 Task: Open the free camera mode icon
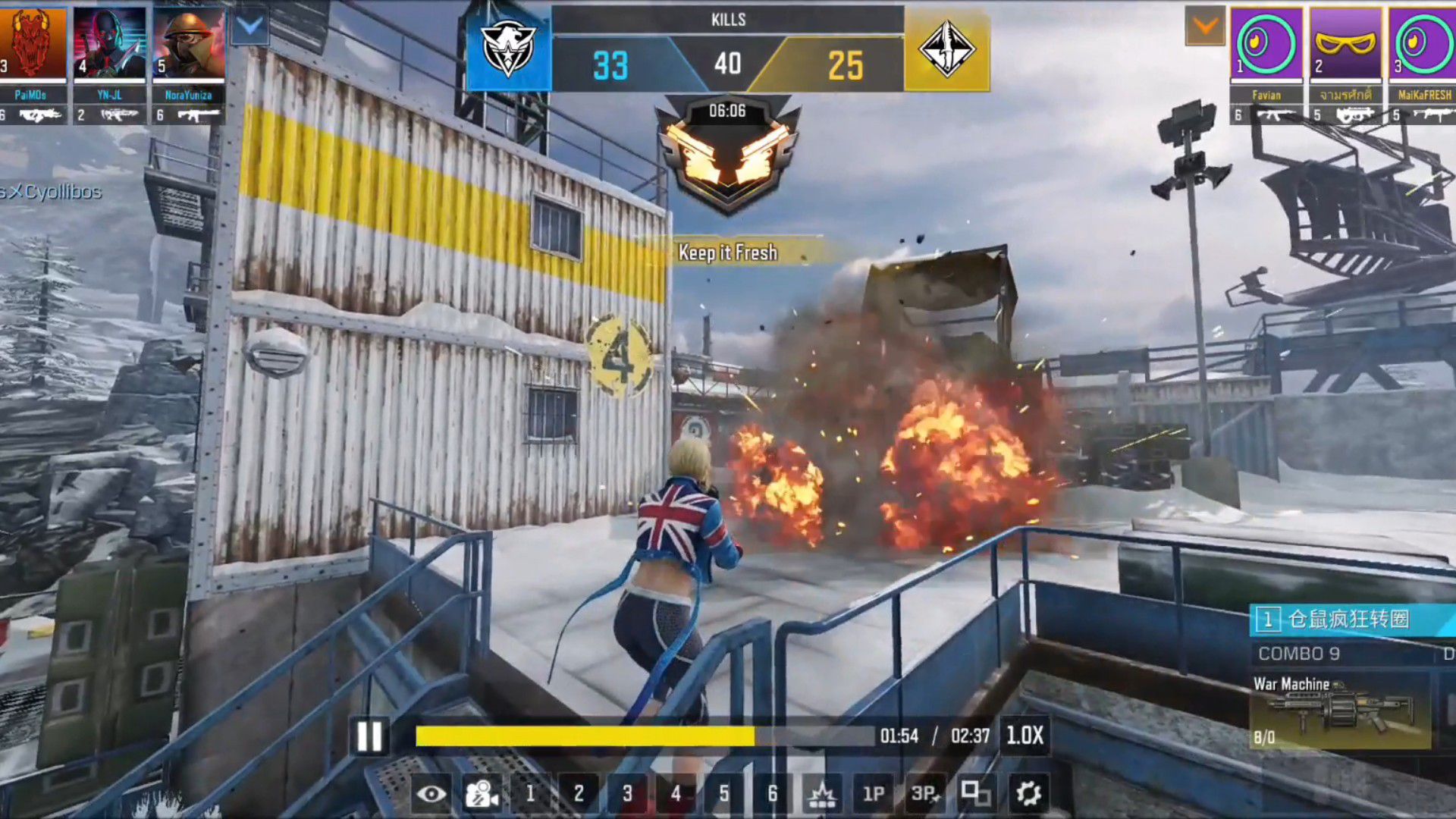(482, 794)
